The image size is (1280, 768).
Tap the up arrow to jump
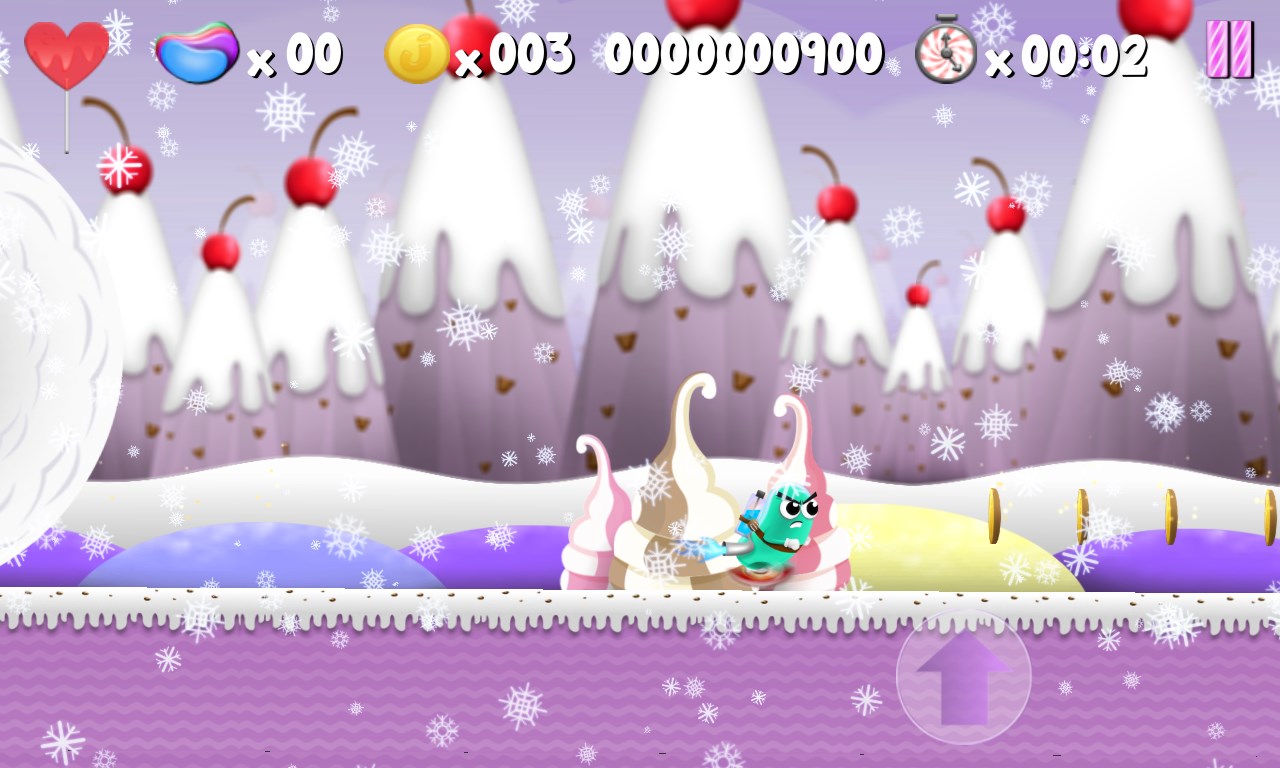(x=963, y=676)
